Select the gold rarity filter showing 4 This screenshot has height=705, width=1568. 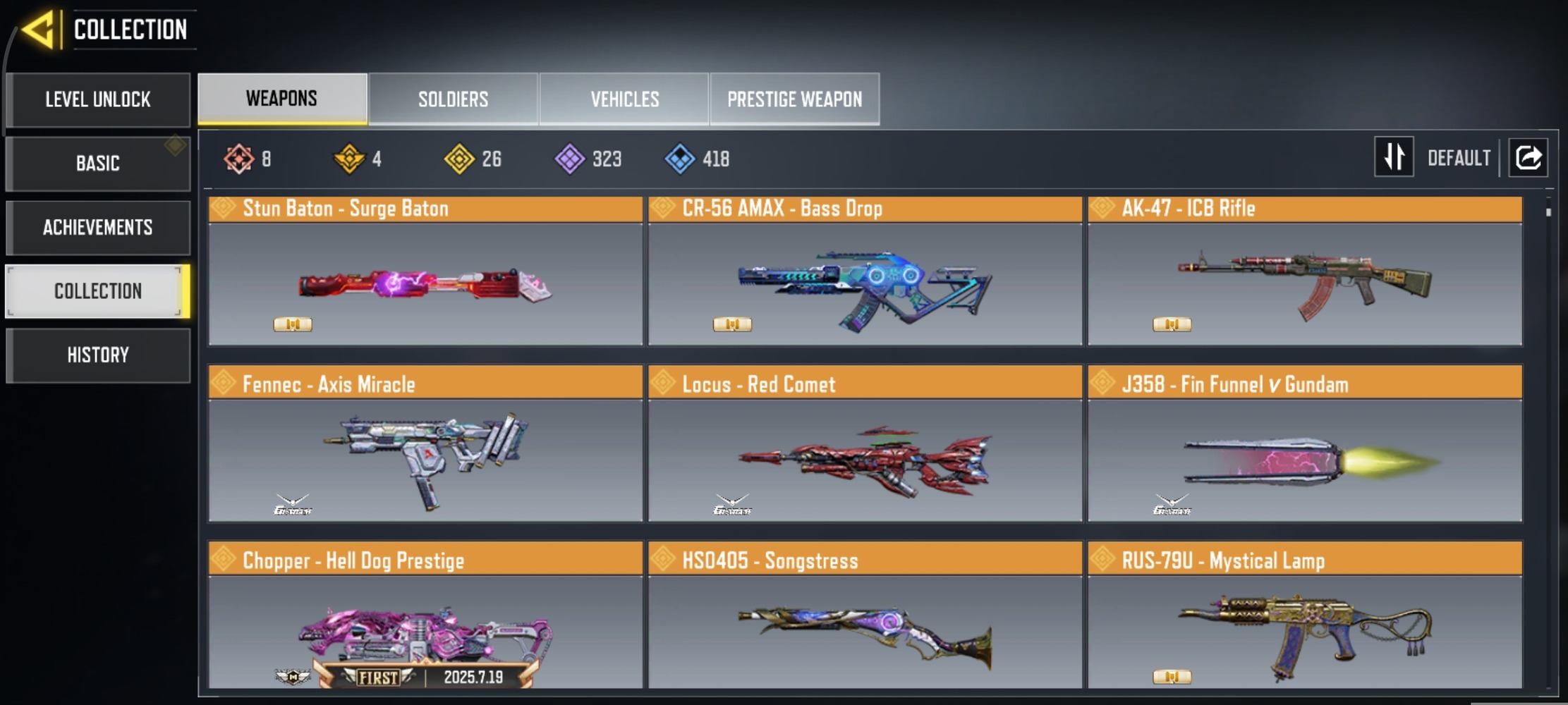coord(351,159)
